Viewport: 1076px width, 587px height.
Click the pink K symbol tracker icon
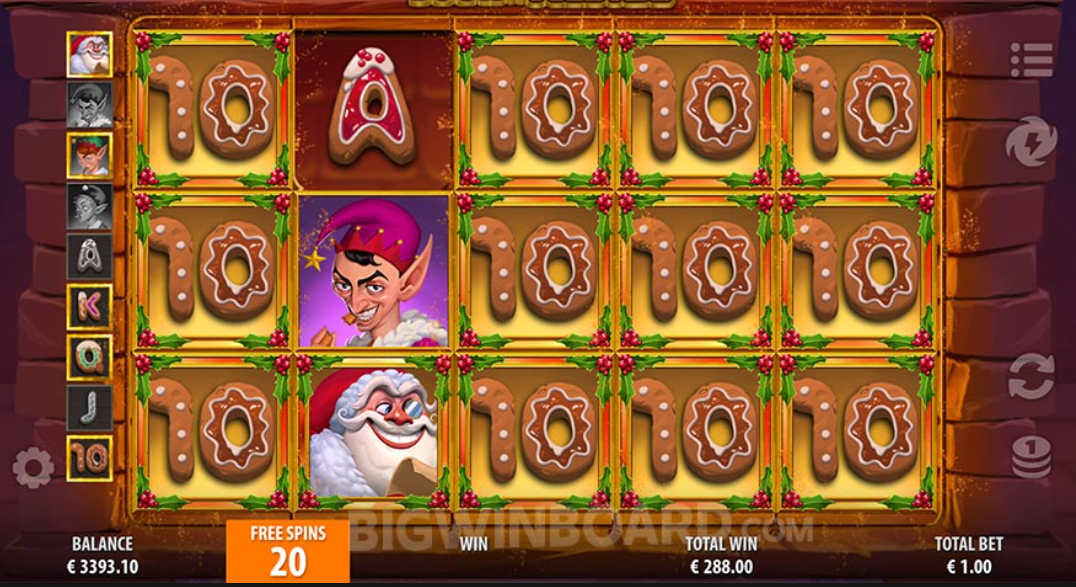[89, 306]
